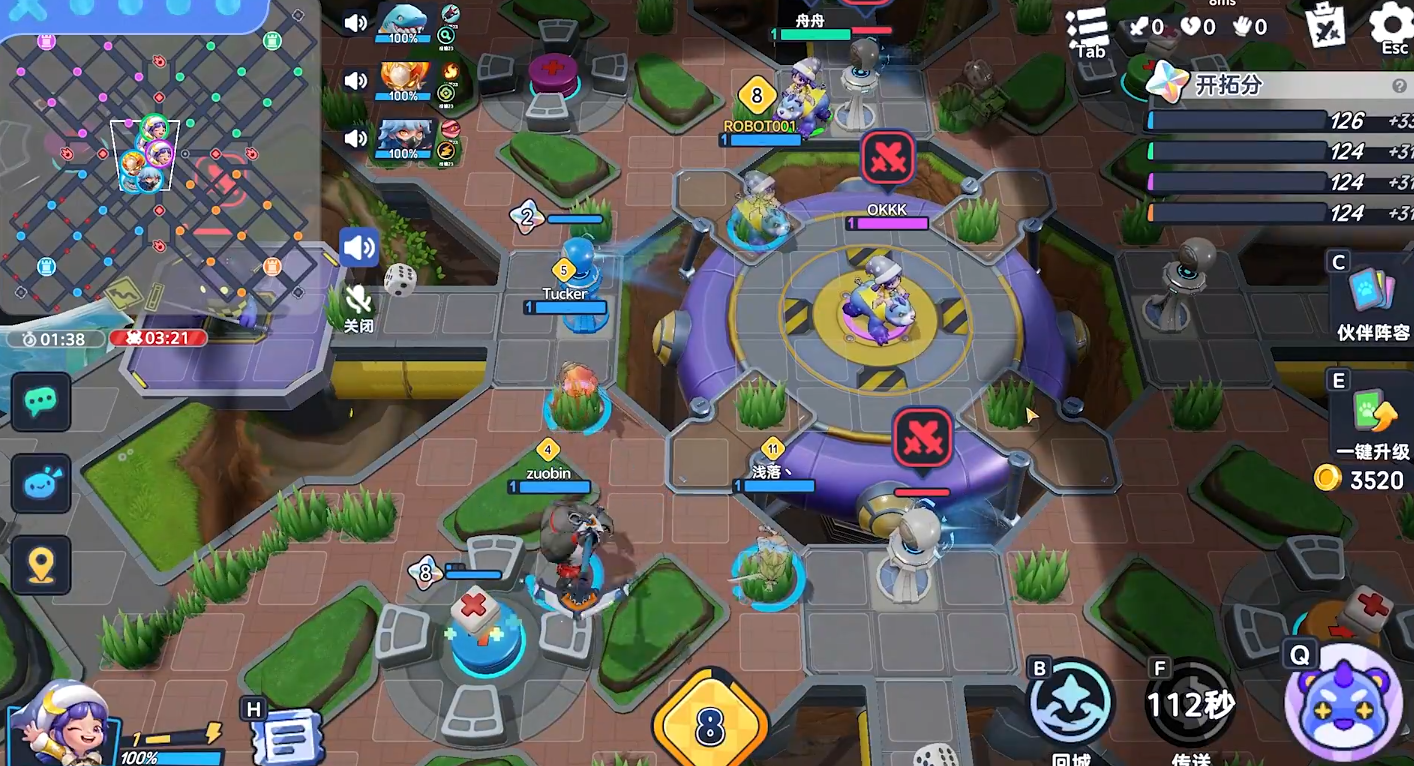Viewport: 1414px width, 766px height.
Task: Use the 回城 return-to-base ability
Action: tap(1070, 704)
